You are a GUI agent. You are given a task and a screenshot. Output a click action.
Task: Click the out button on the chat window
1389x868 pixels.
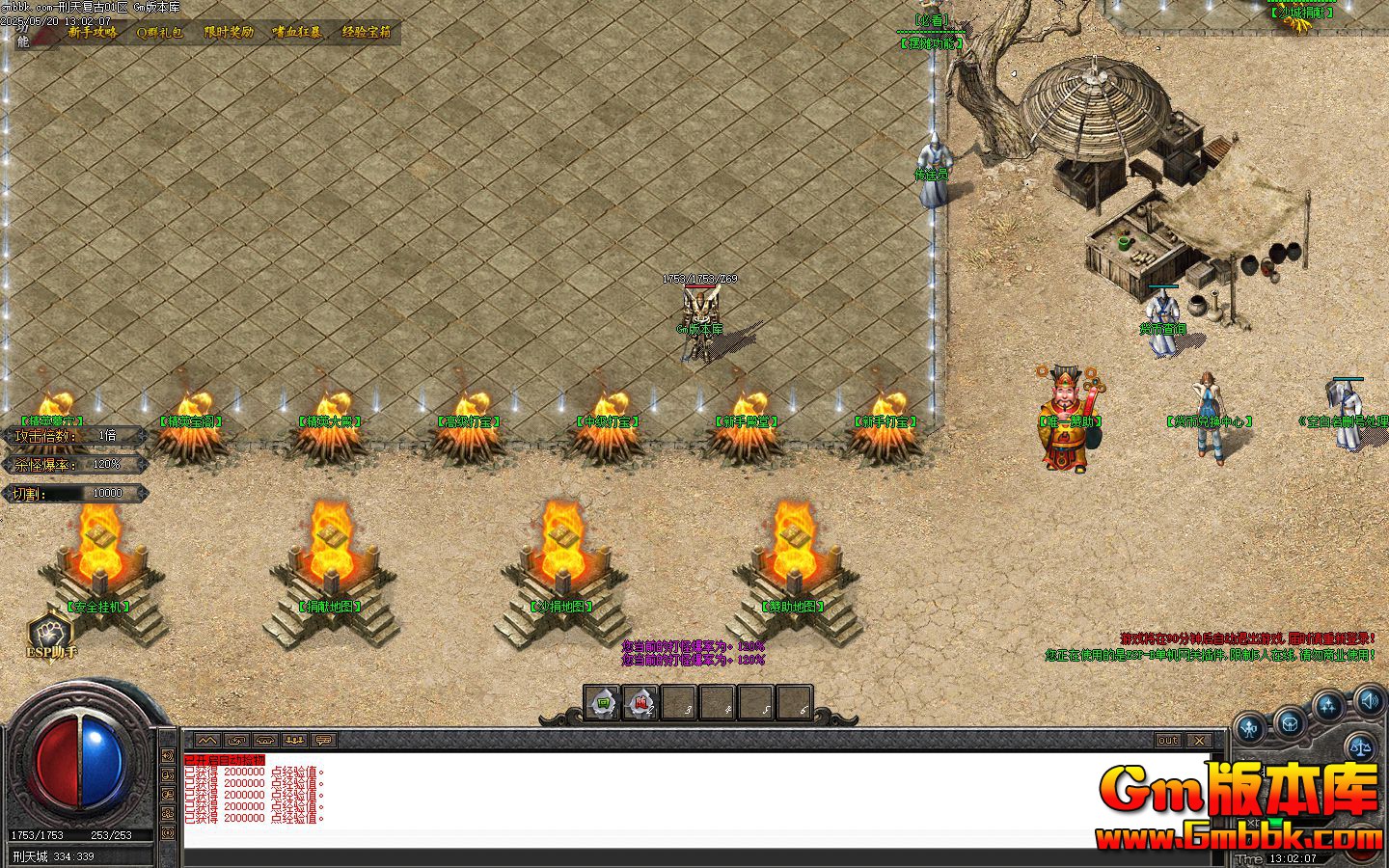point(1168,740)
